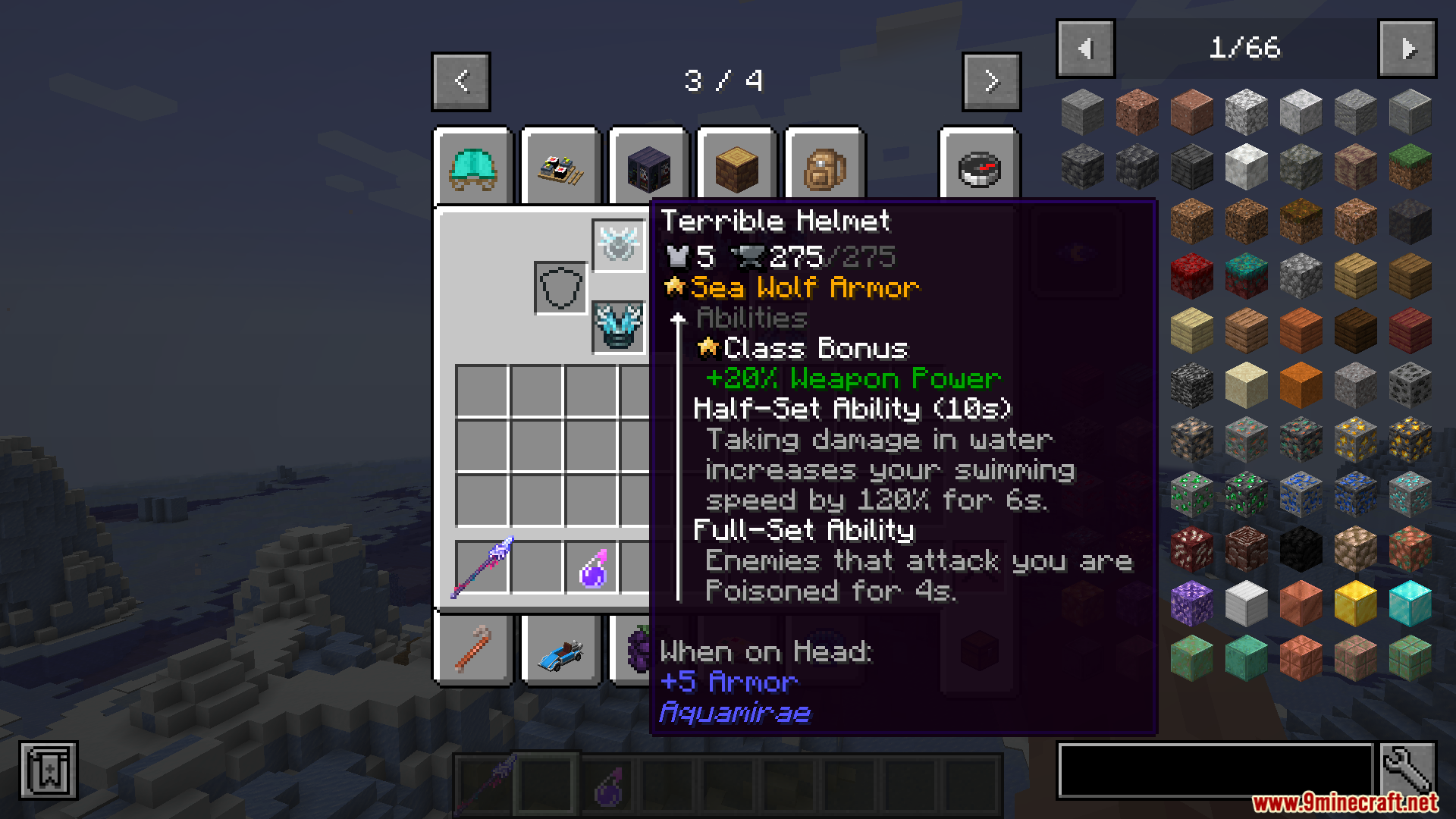Open the backpack creative tab
Viewport: 1456px width, 819px height.
click(x=824, y=168)
